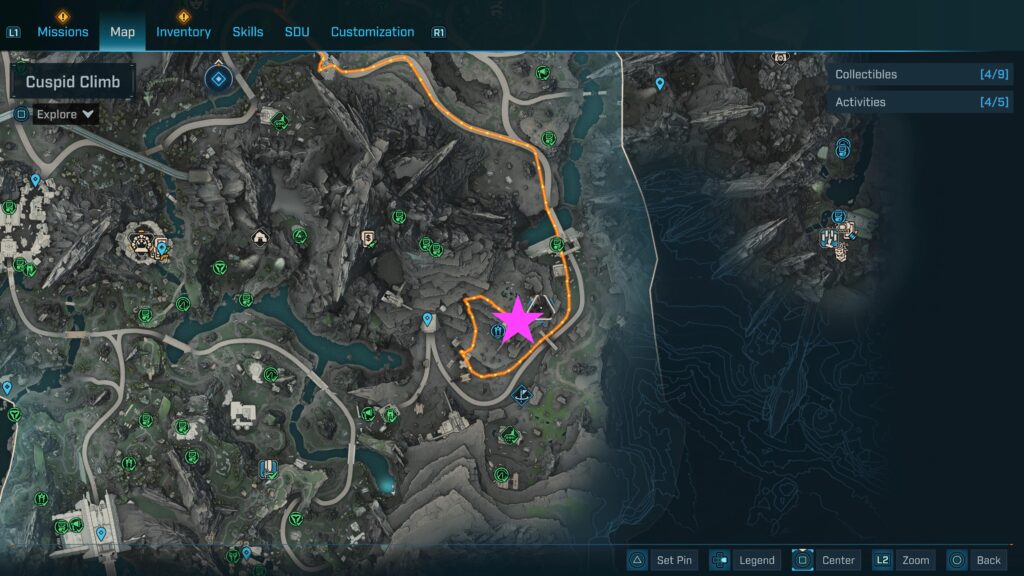This screenshot has height=576, width=1024.
Task: Select the Cuspid Climb region label
Action: [x=73, y=82]
